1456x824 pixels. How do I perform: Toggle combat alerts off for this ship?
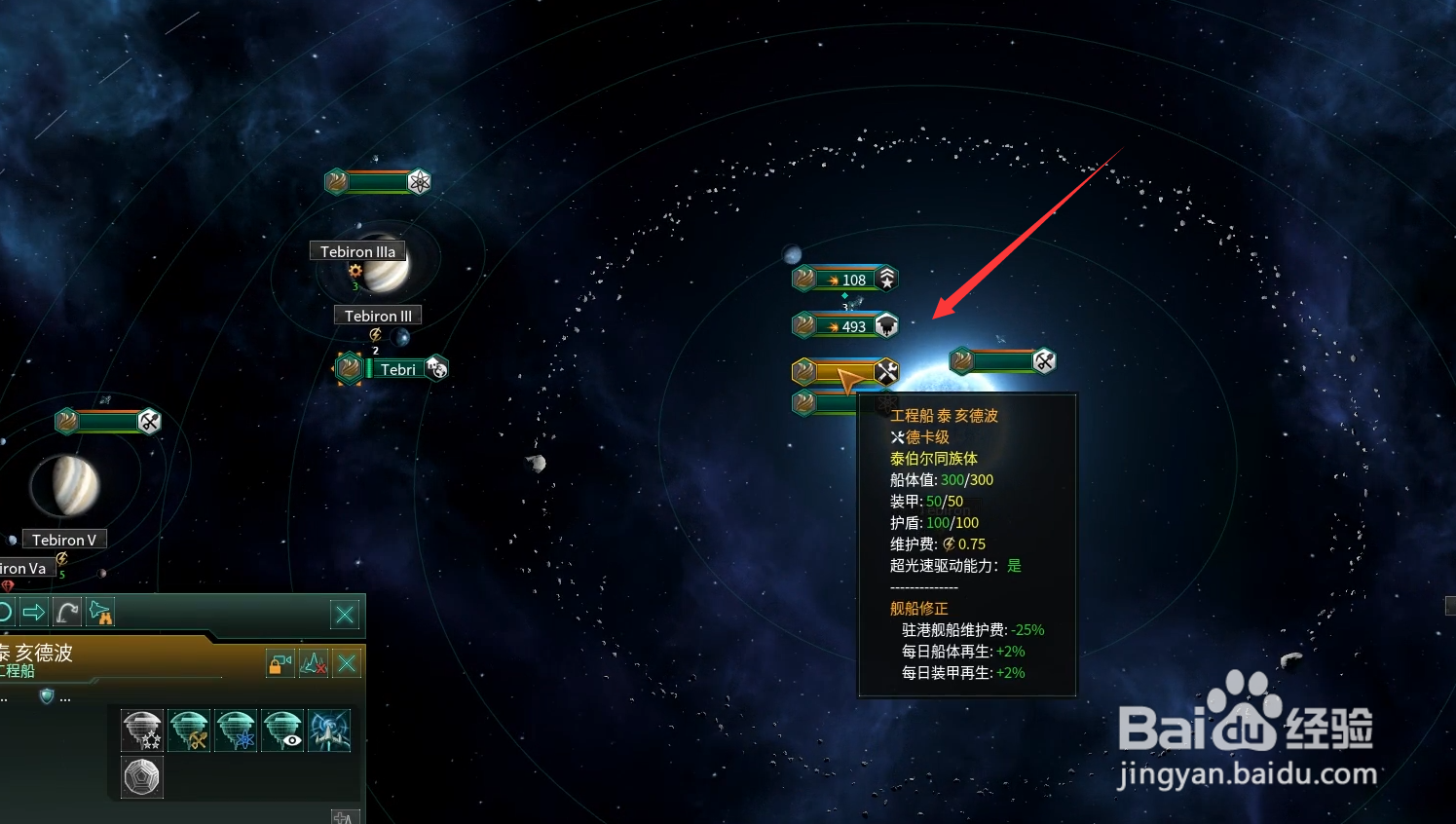click(314, 663)
